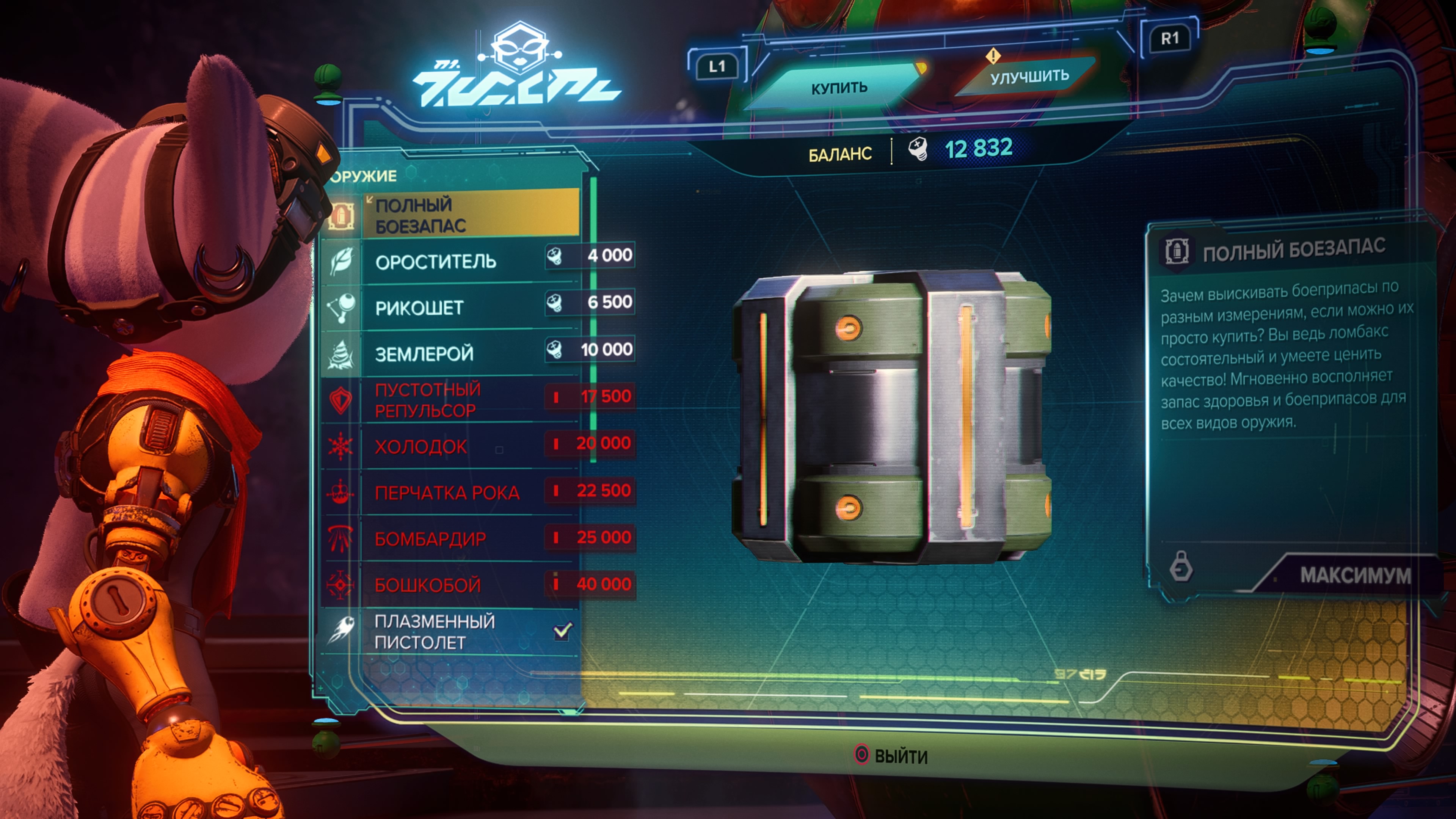1456x819 pixels.
Task: Select the owned Плазменный пистолет entry
Action: pos(452,632)
